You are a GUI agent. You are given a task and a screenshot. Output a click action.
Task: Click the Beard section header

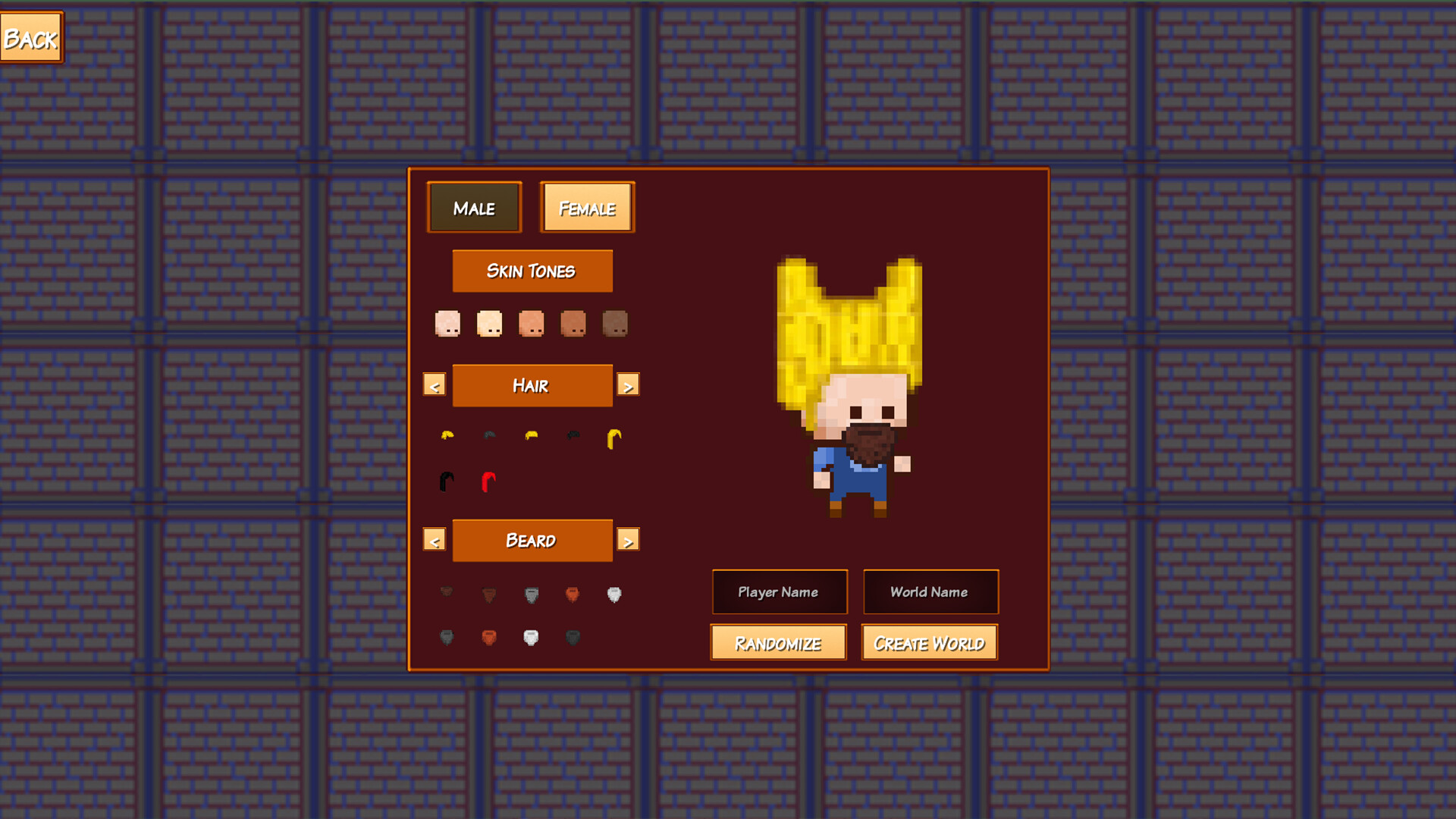click(532, 540)
